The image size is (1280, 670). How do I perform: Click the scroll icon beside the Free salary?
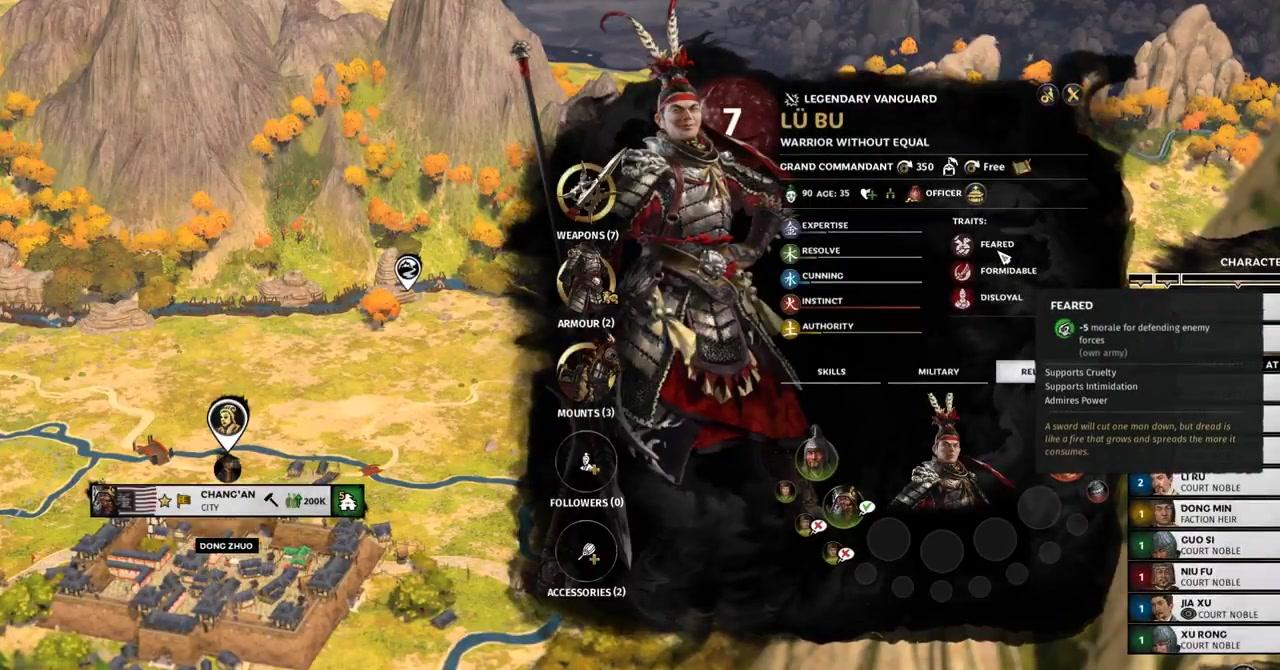1021,167
